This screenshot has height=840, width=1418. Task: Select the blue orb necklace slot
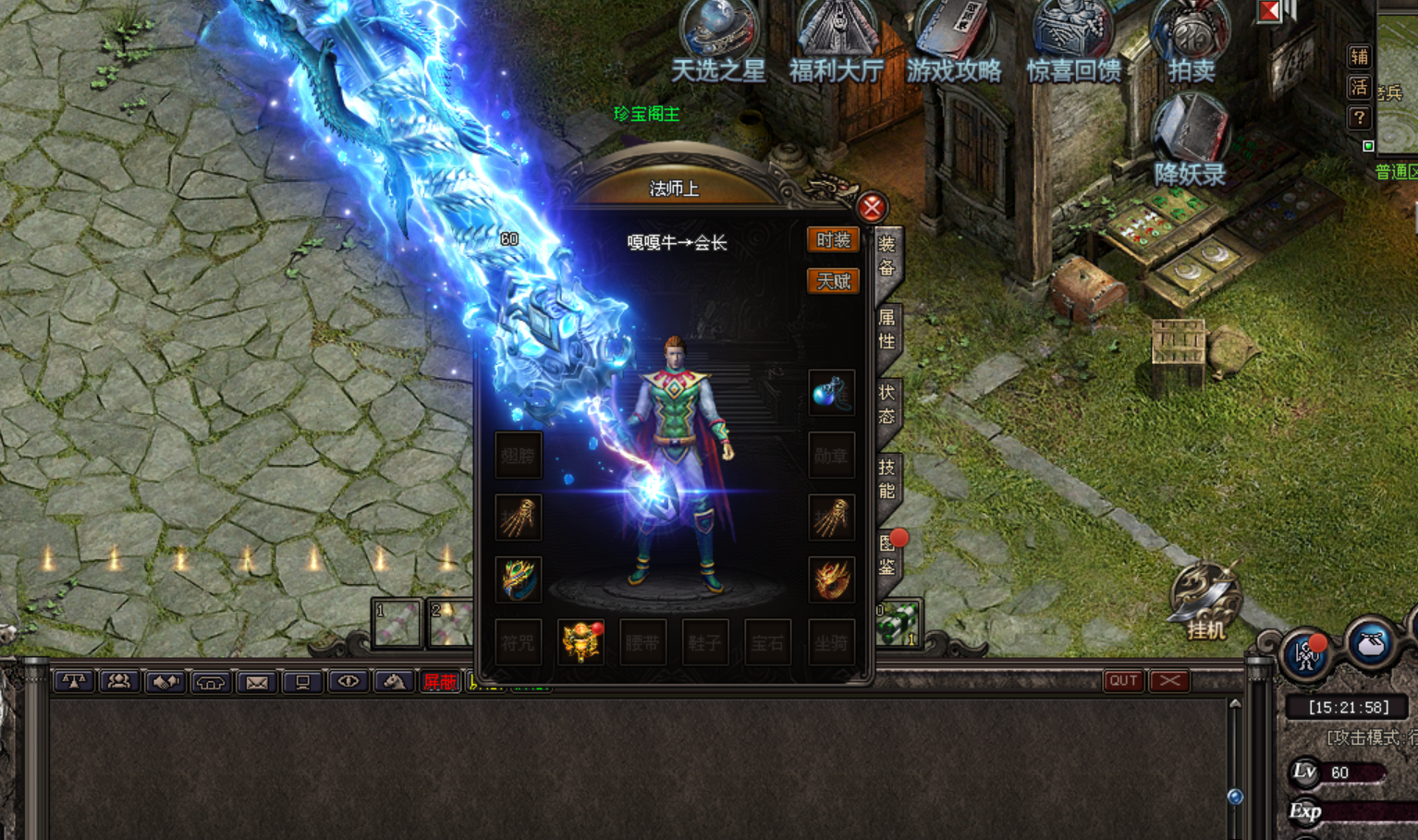coord(831,393)
